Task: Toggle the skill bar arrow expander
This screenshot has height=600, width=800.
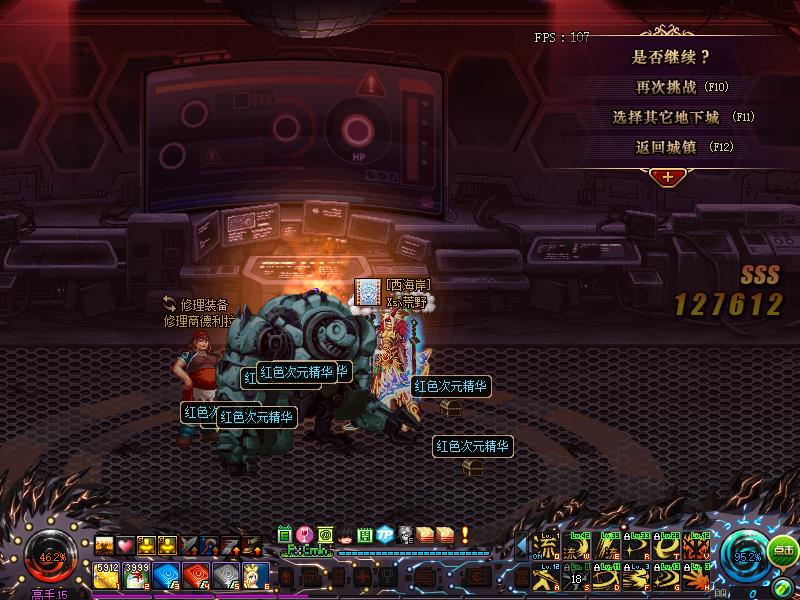Action: pos(521,546)
